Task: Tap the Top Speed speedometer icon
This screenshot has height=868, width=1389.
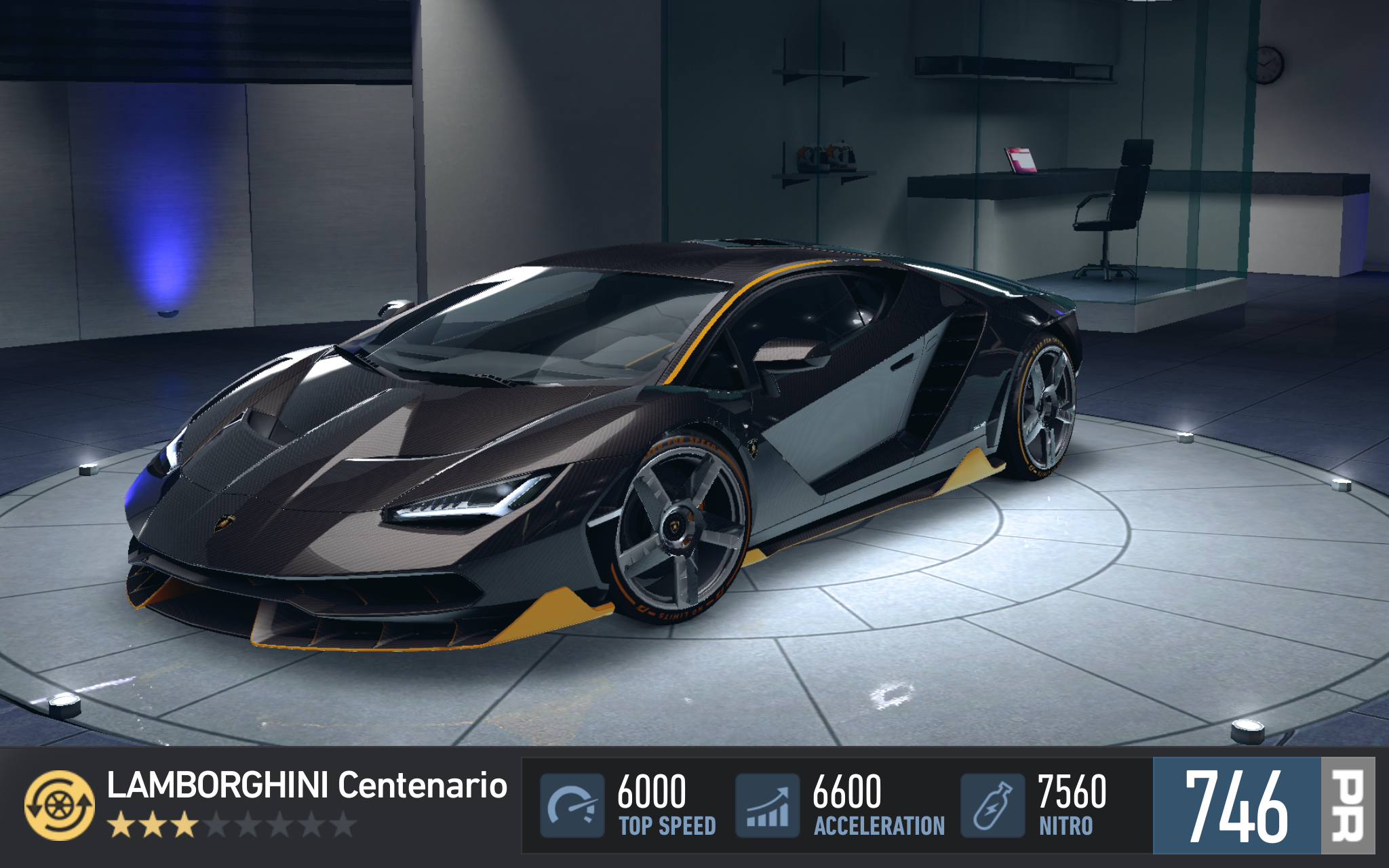Action: pyautogui.click(x=572, y=806)
